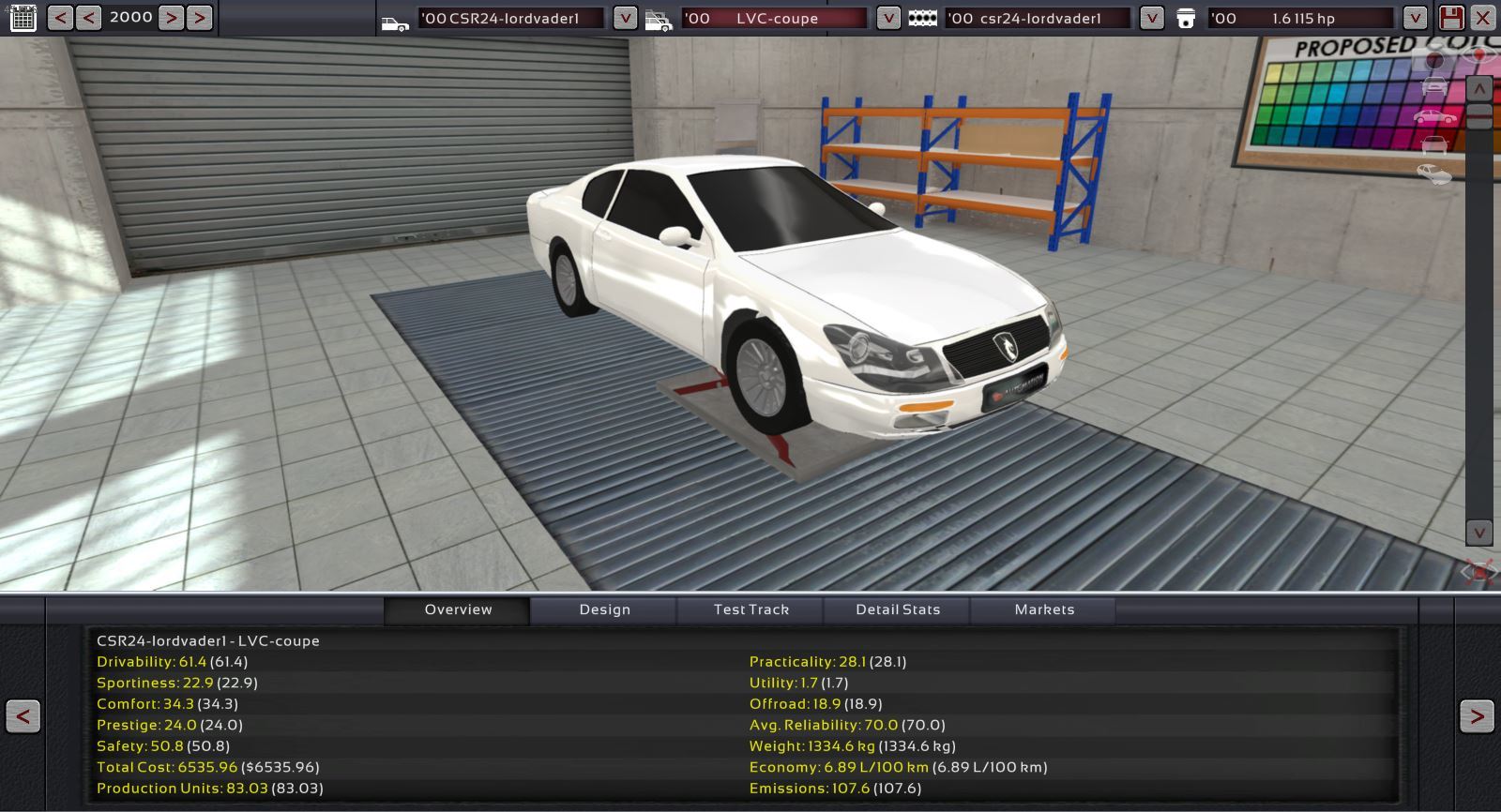The height and width of the screenshot is (812, 1501).
Task: Switch to the Markets tab
Action: click(x=1044, y=610)
